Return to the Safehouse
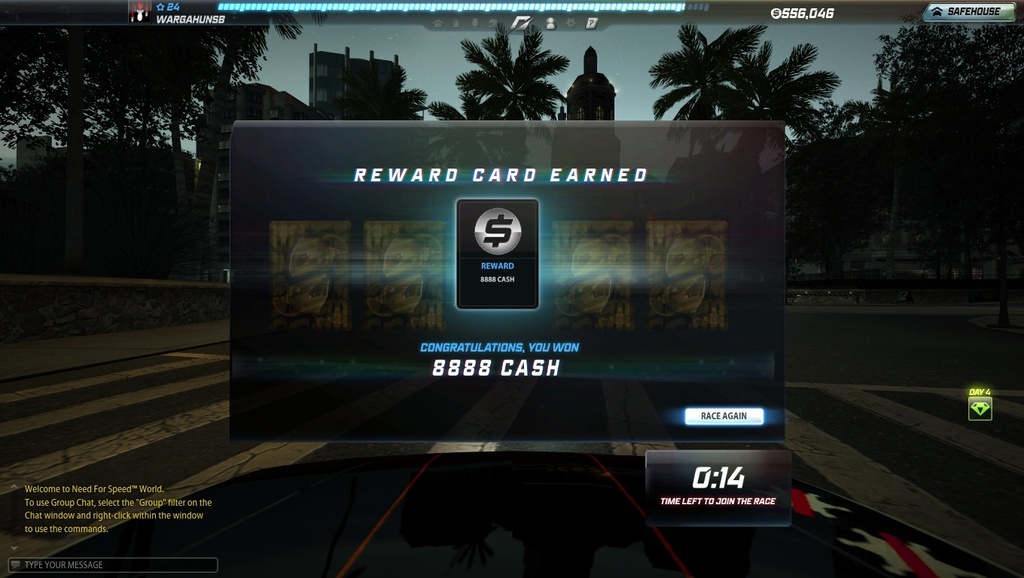 (963, 12)
